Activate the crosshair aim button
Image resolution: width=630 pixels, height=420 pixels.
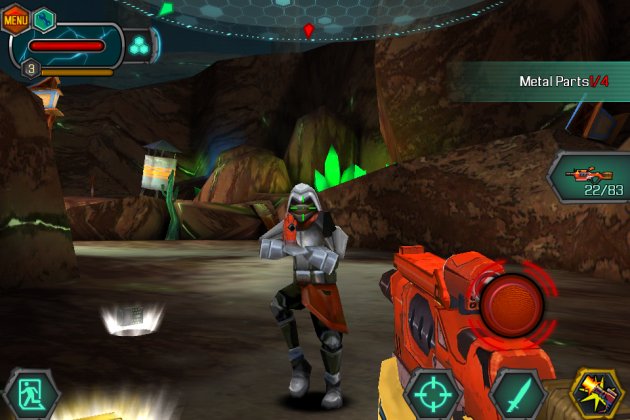coord(433,393)
